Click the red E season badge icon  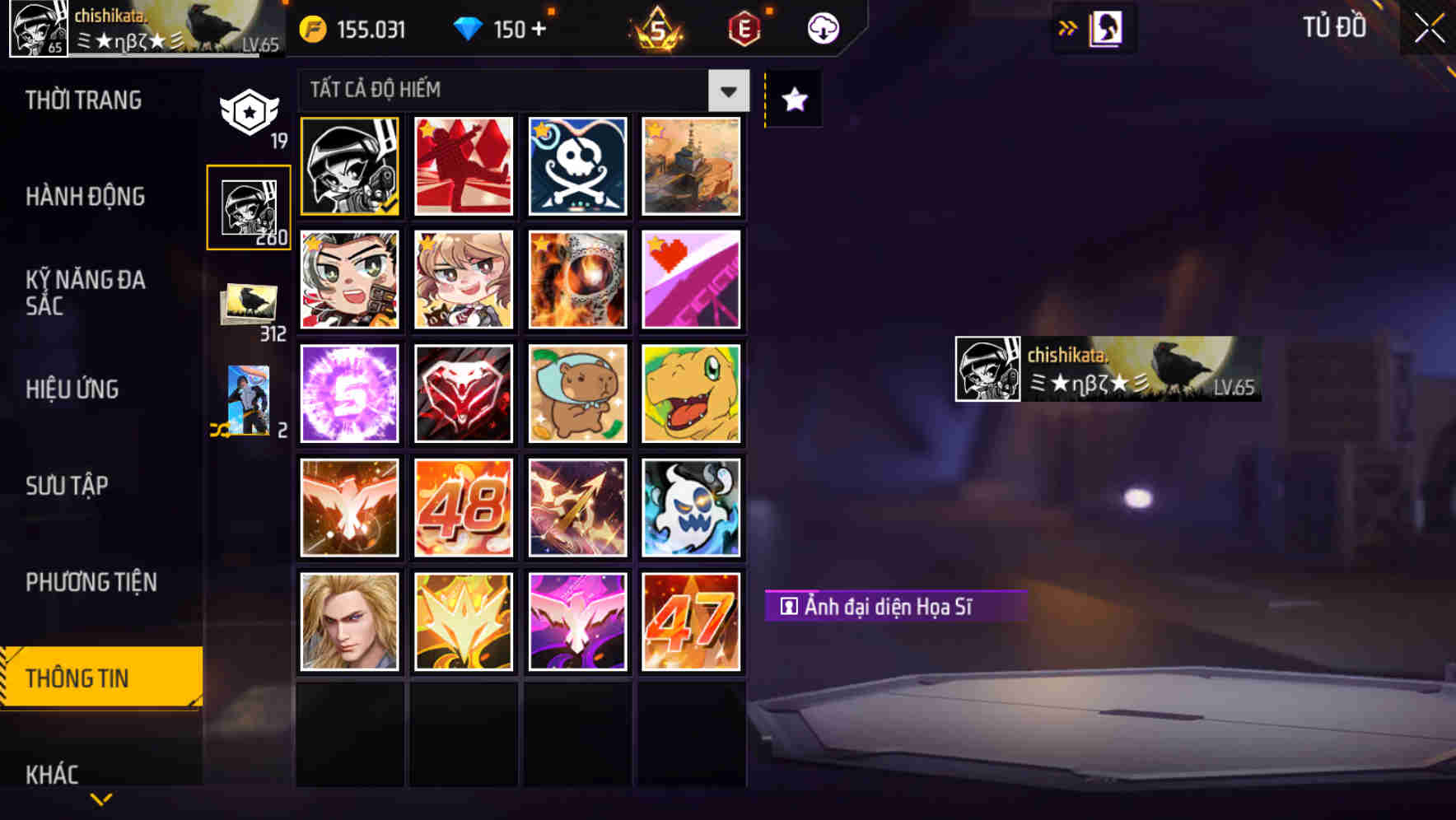coord(745,27)
